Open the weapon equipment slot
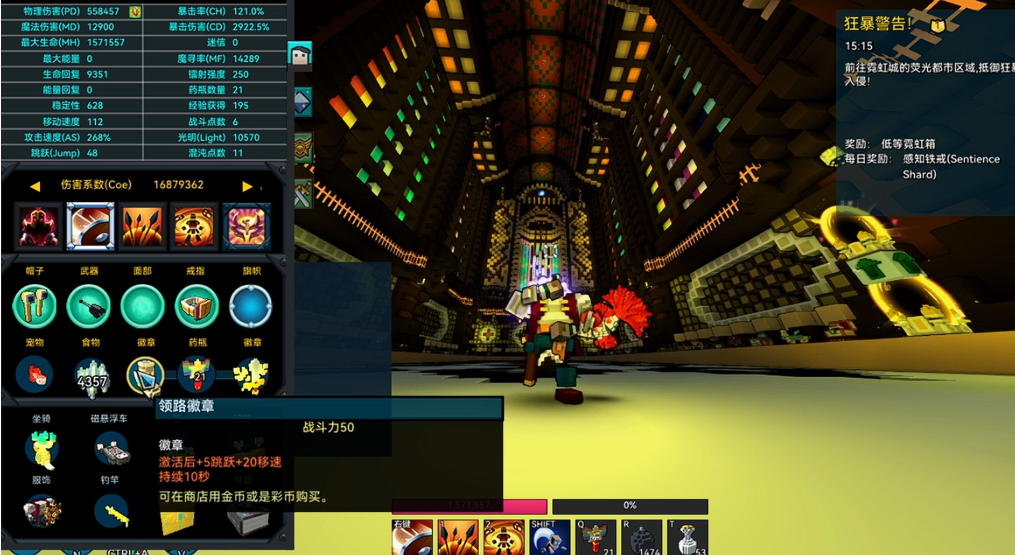 (88, 306)
